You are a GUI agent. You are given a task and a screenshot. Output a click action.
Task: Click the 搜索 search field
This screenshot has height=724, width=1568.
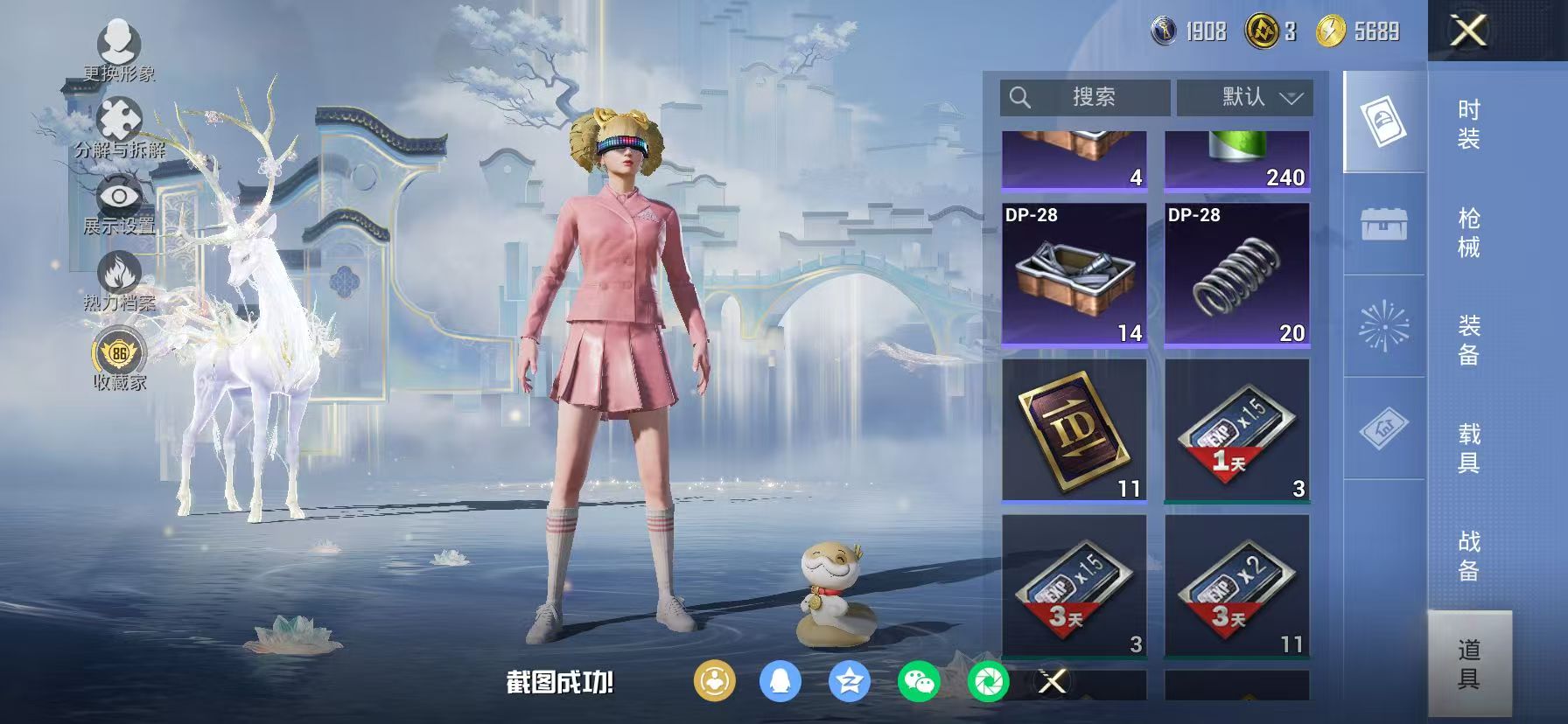(1085, 98)
